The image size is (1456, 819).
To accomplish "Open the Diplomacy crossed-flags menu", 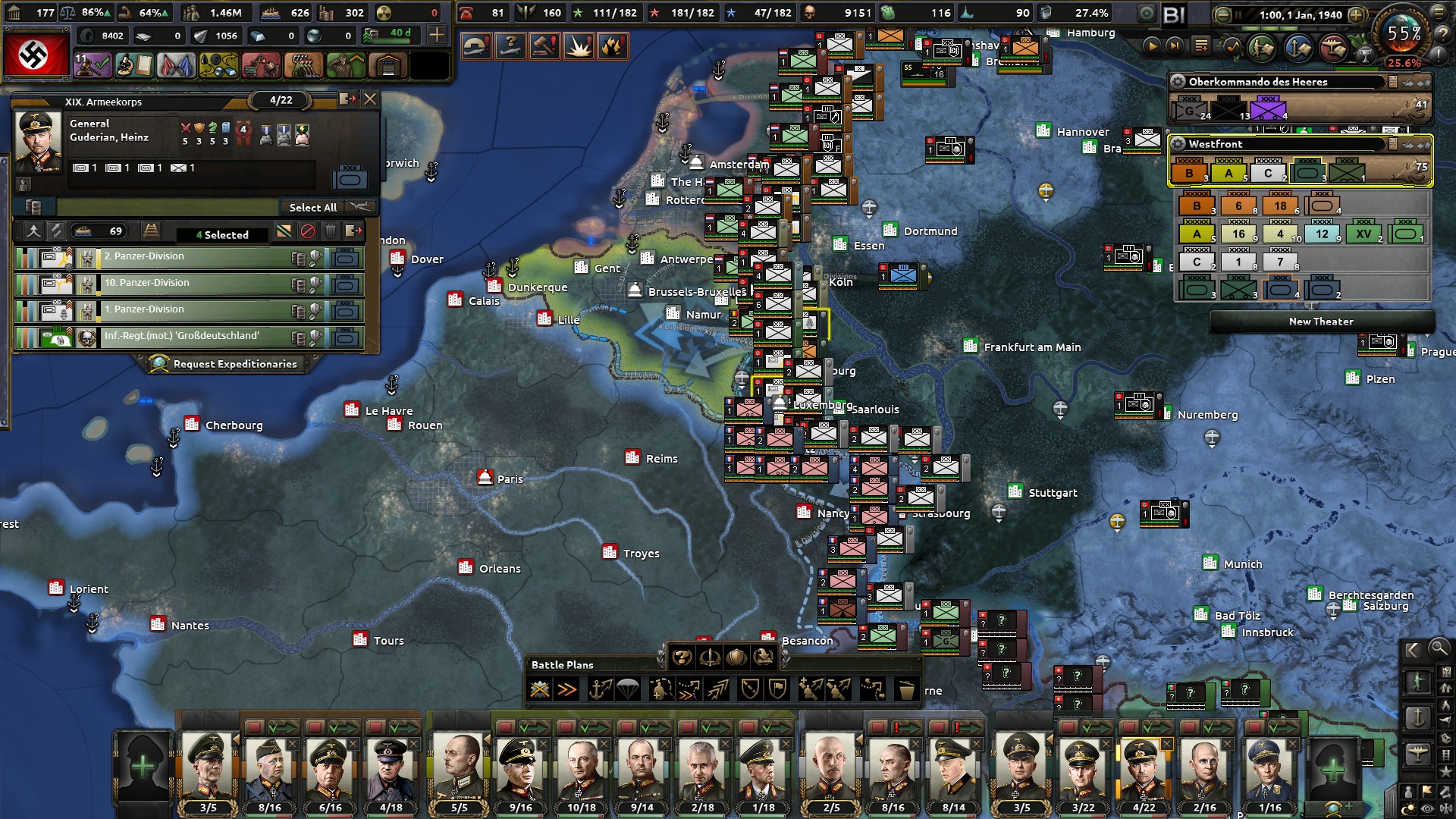I will pyautogui.click(x=177, y=65).
